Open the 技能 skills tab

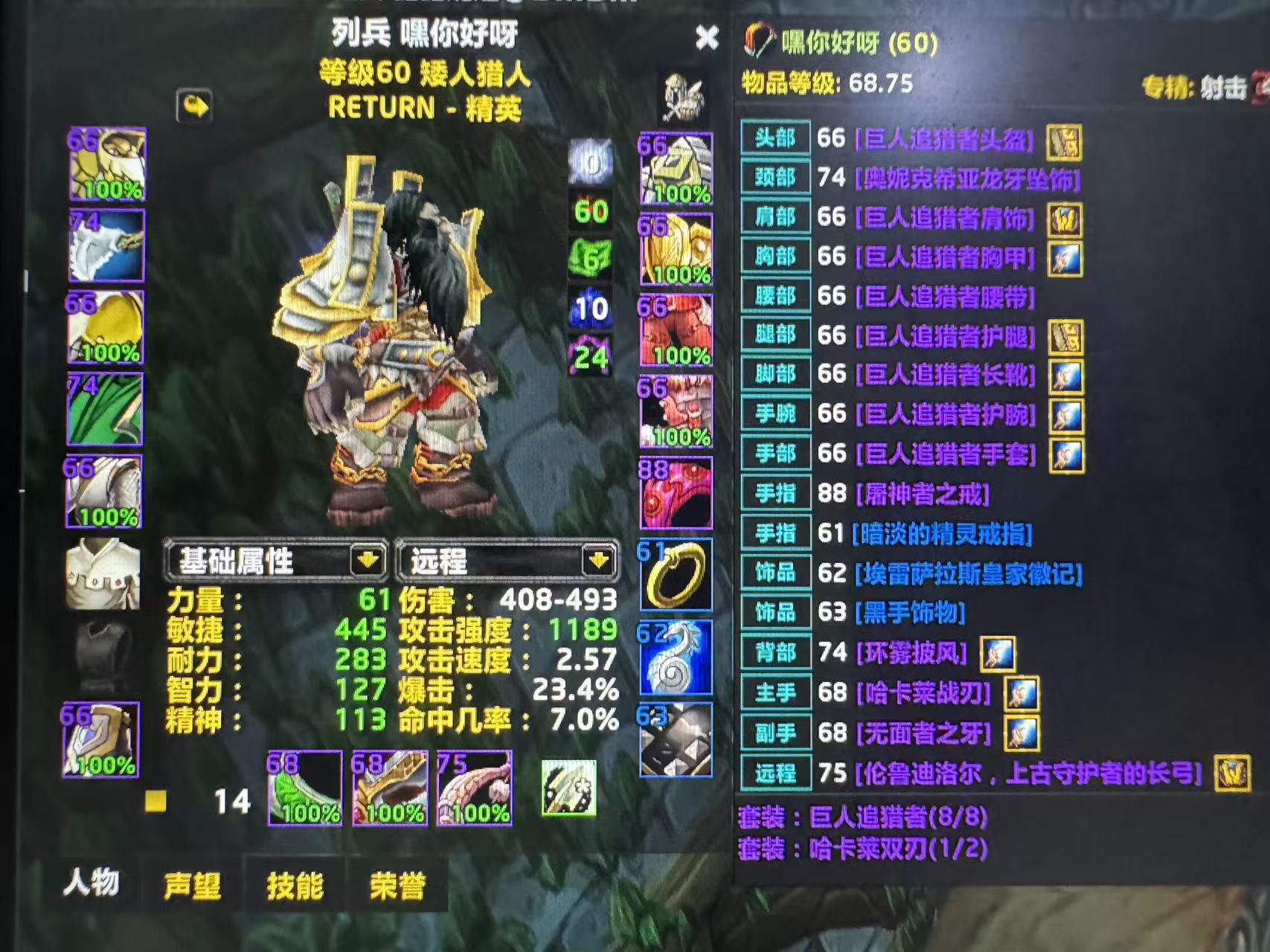click(295, 886)
